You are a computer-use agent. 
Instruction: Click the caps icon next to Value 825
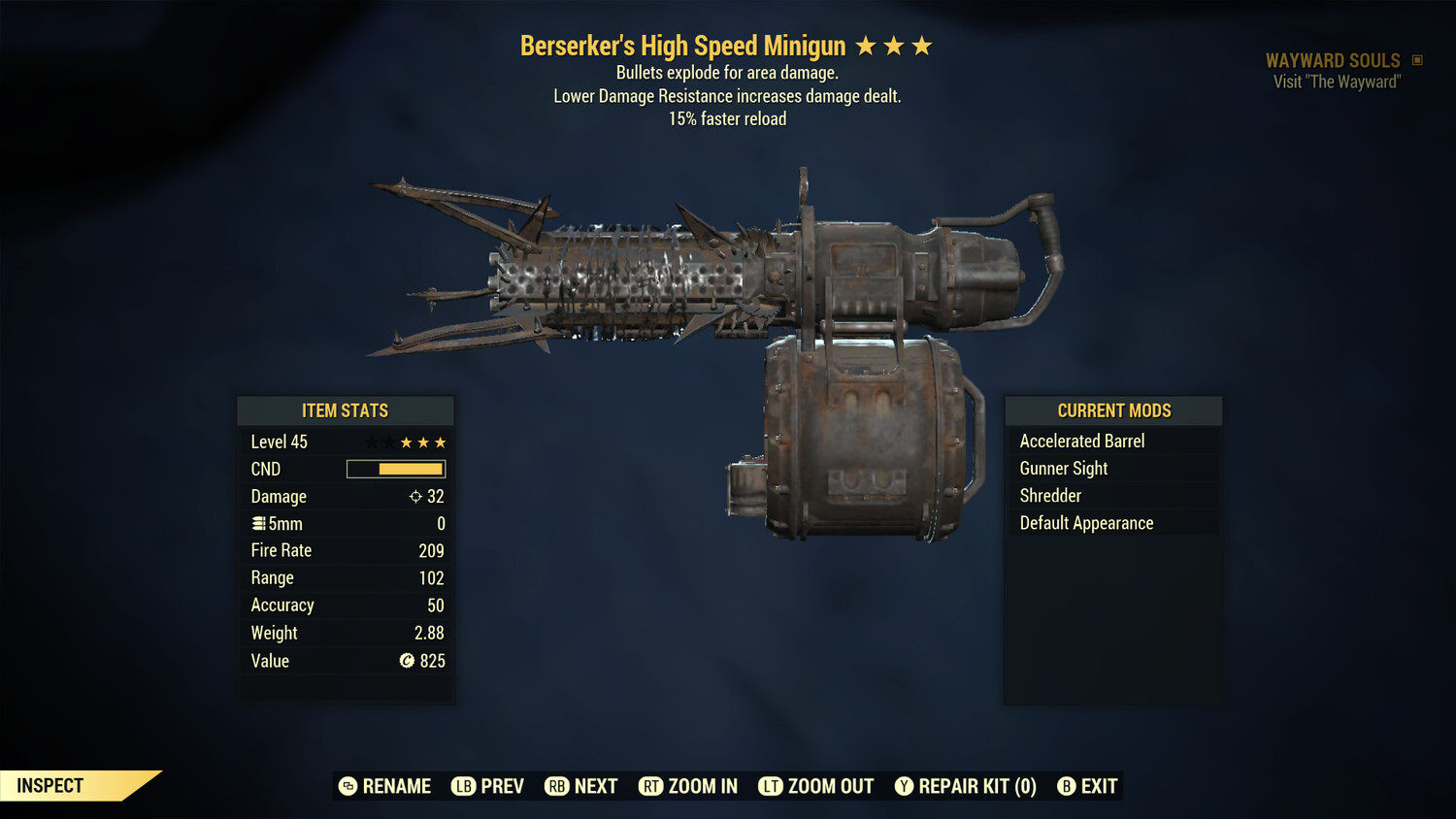pos(407,661)
